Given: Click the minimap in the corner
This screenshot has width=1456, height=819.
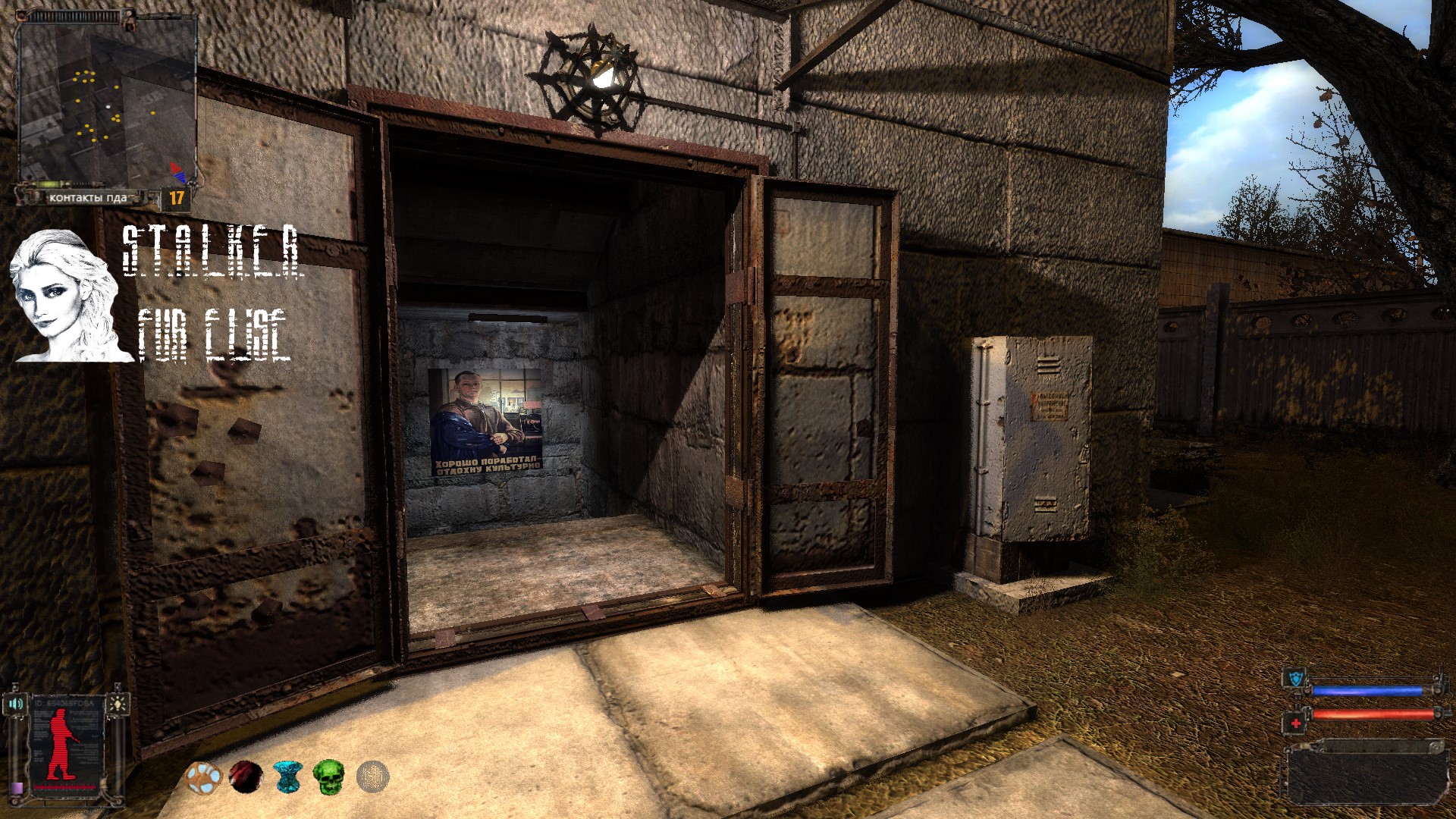Looking at the screenshot, I should tap(106, 99).
